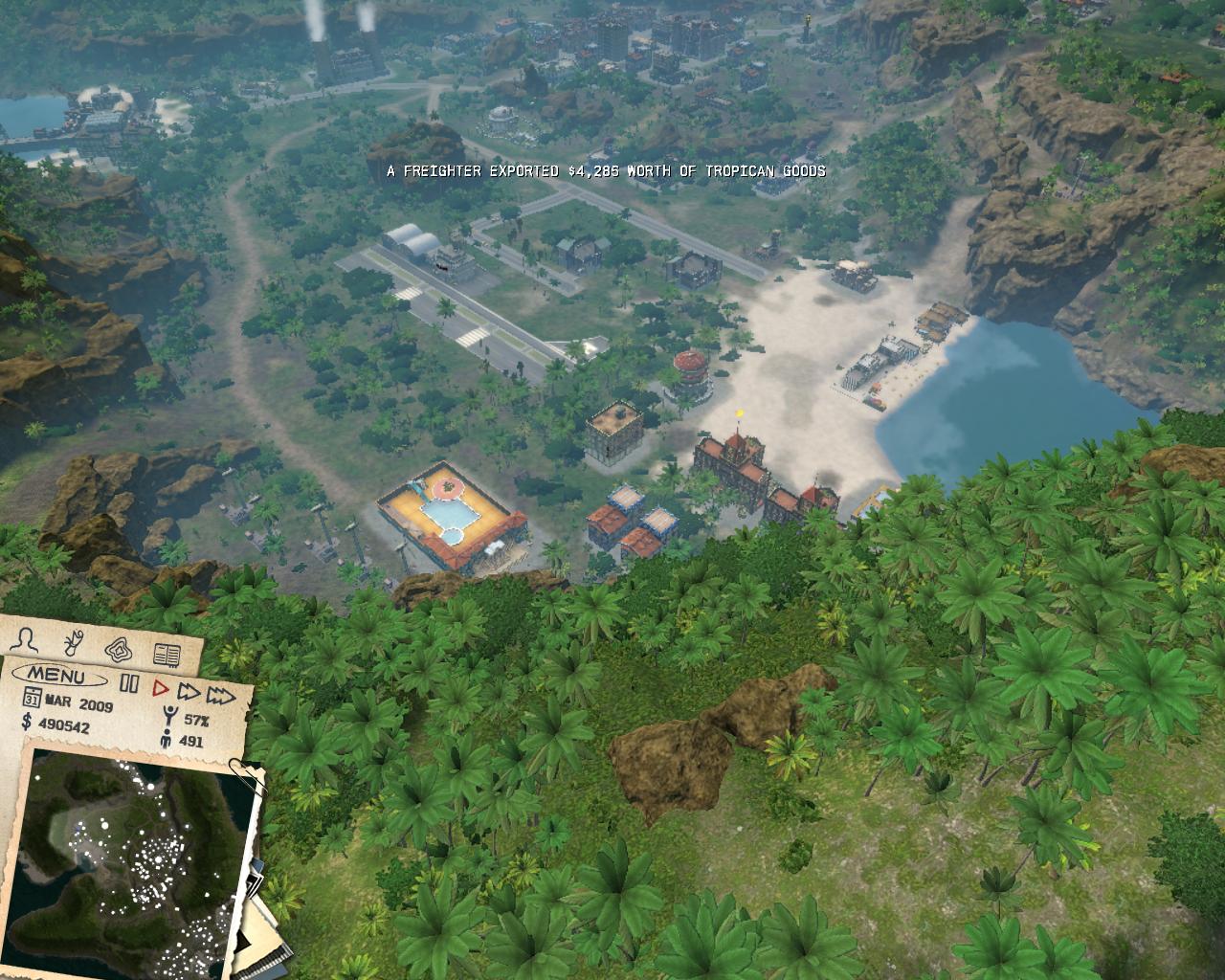
Task: Click the 57% approval rating
Action: (x=195, y=720)
